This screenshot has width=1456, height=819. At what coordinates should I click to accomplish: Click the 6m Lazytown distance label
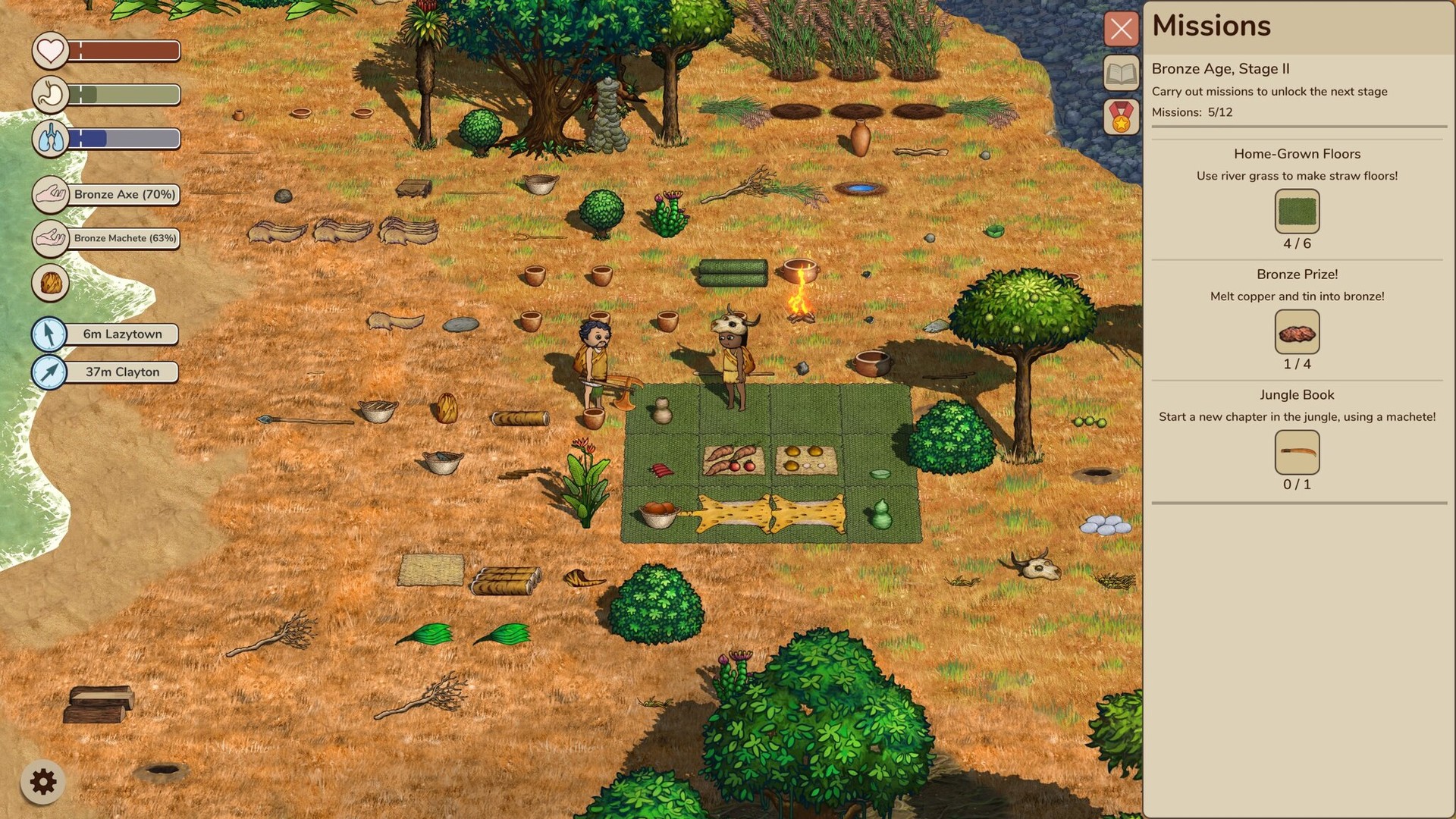pyautogui.click(x=121, y=334)
